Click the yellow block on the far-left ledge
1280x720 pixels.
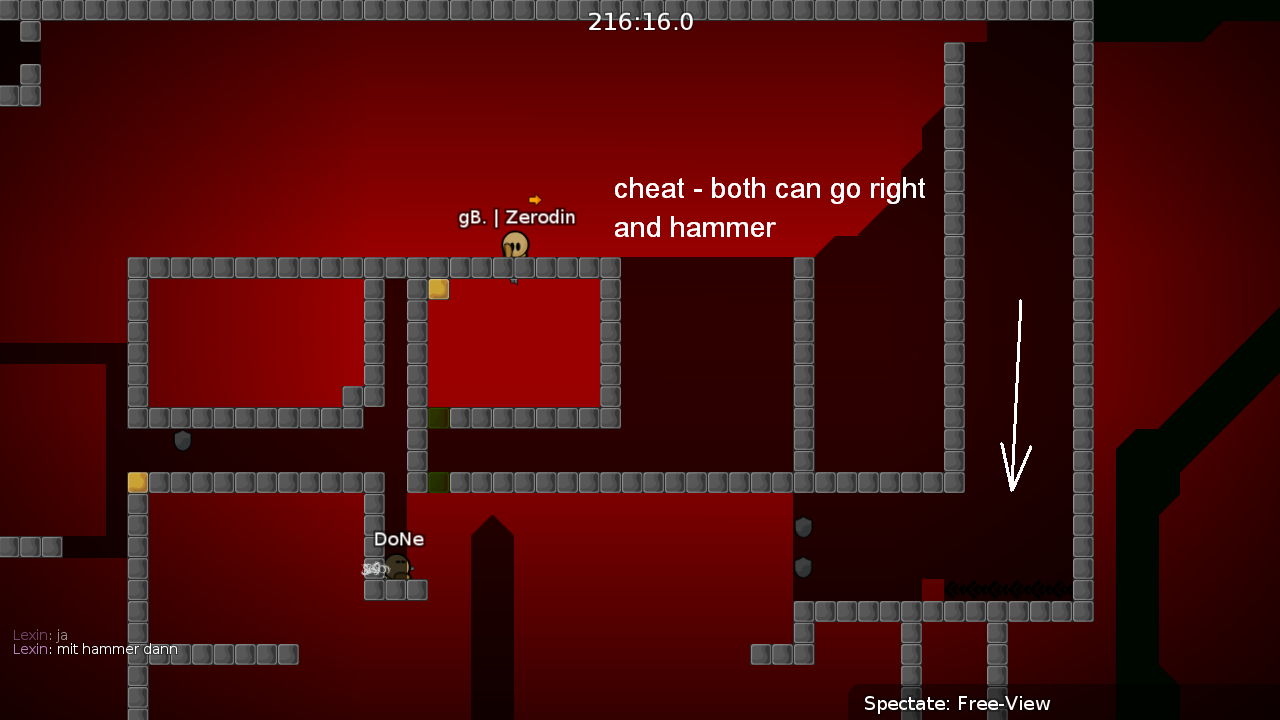(137, 481)
